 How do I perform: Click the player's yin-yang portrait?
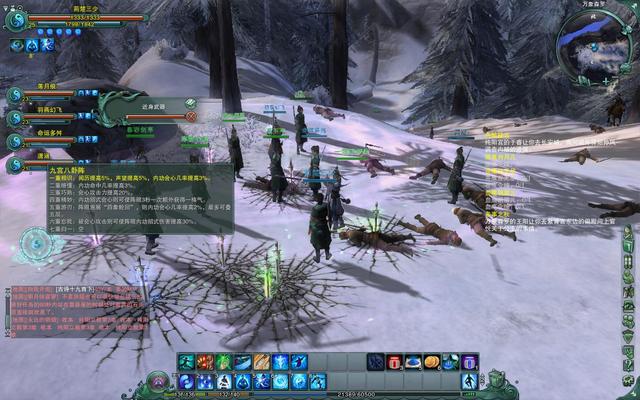click(x=16, y=19)
